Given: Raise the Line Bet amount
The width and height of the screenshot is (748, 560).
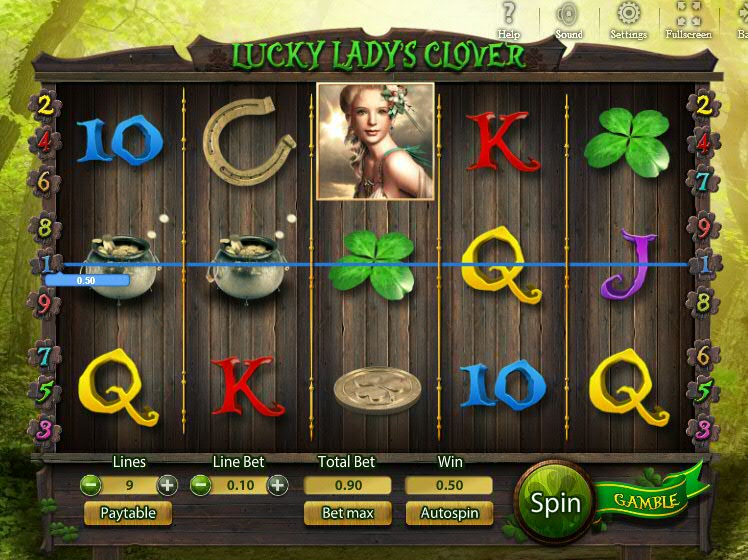Looking at the screenshot, I should point(277,486).
